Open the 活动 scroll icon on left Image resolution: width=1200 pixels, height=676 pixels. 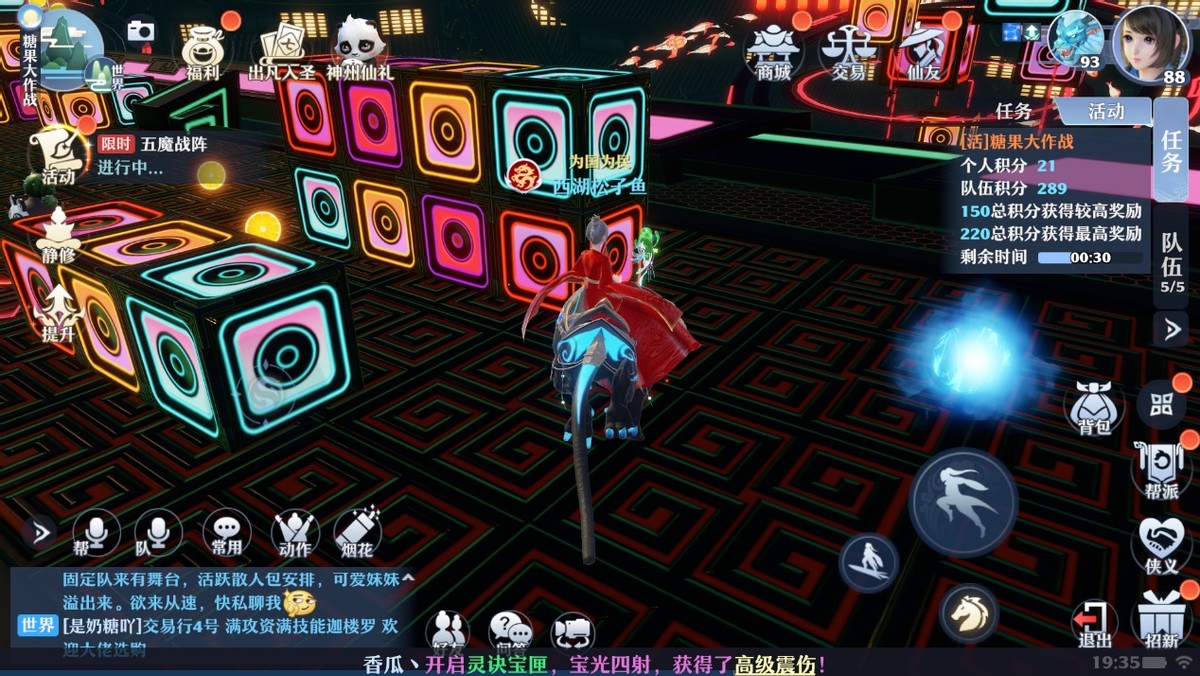pyautogui.click(x=57, y=155)
